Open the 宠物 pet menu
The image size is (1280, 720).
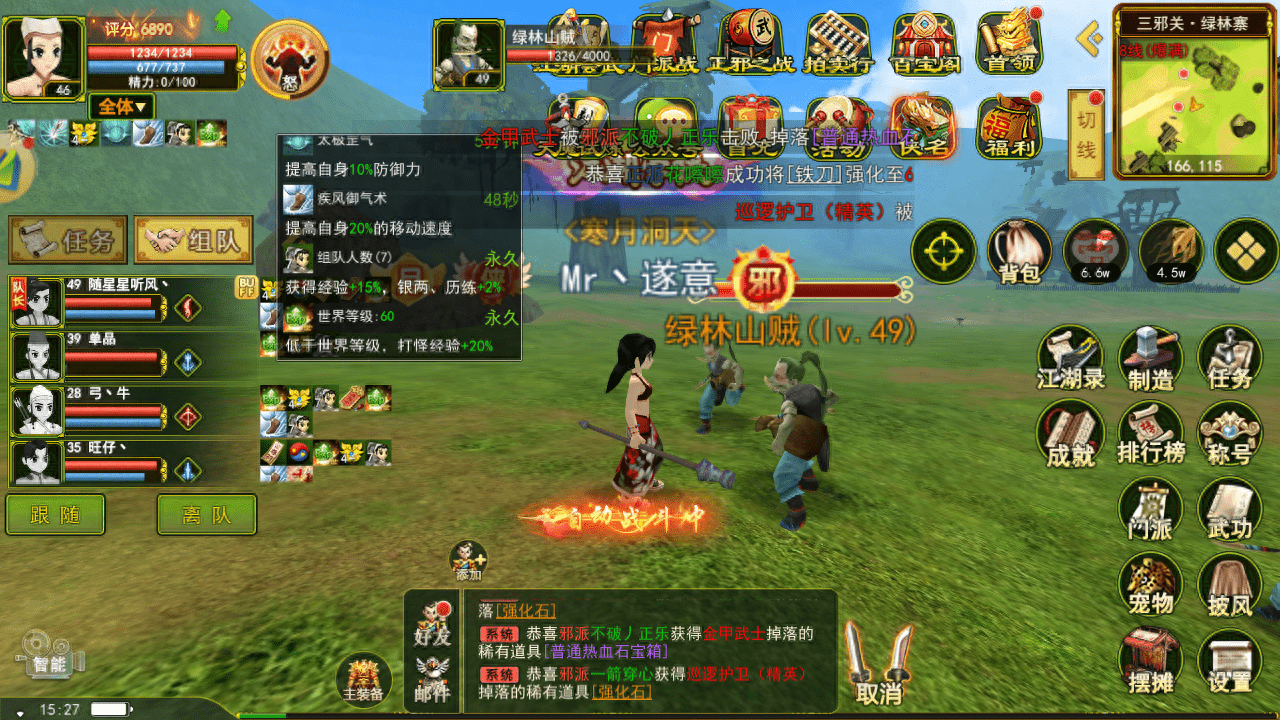tap(1150, 585)
